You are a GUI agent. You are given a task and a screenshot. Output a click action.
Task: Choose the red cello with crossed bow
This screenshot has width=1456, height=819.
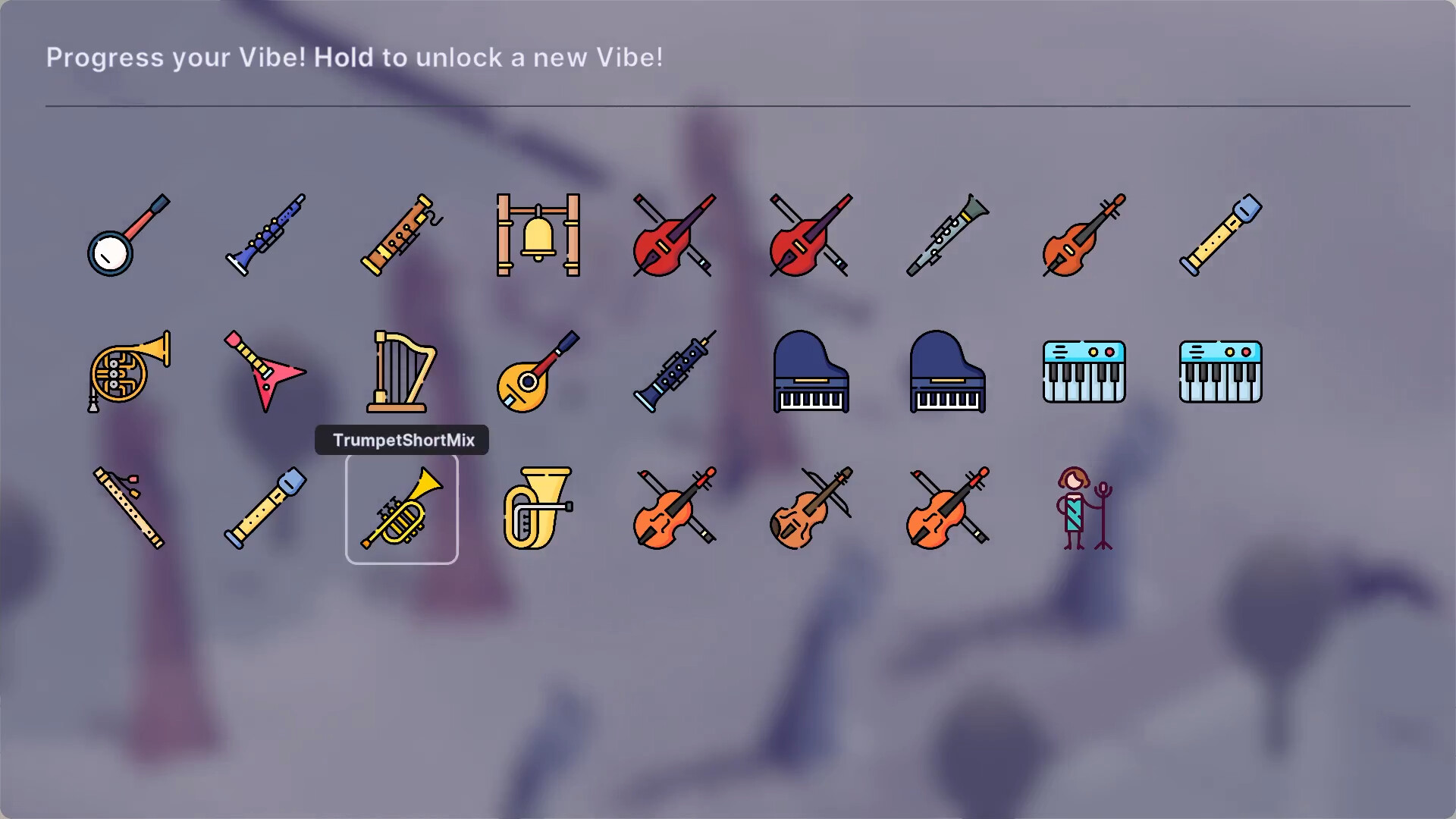pos(673,237)
